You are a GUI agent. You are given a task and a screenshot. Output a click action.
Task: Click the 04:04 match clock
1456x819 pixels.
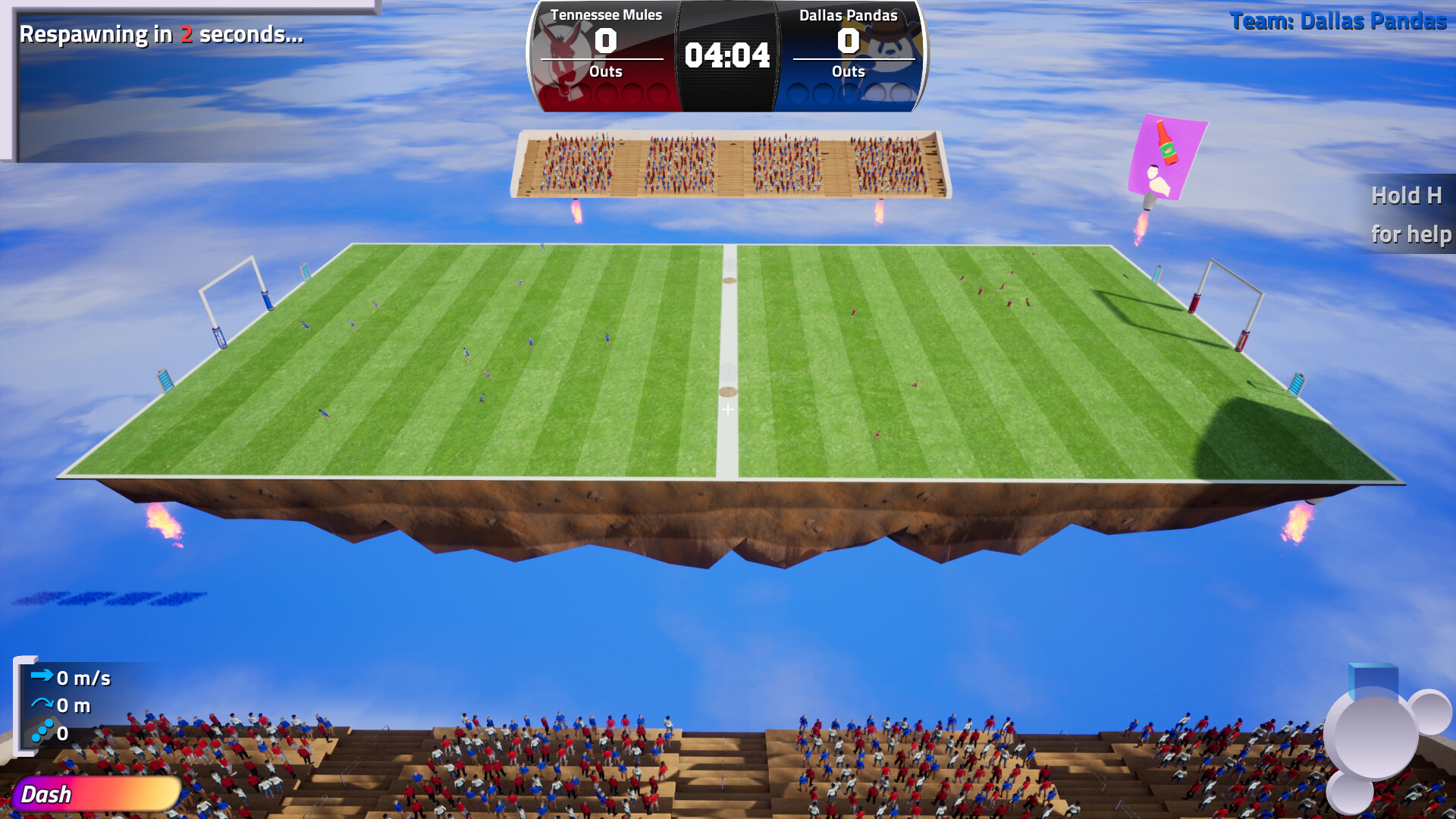coord(726,55)
